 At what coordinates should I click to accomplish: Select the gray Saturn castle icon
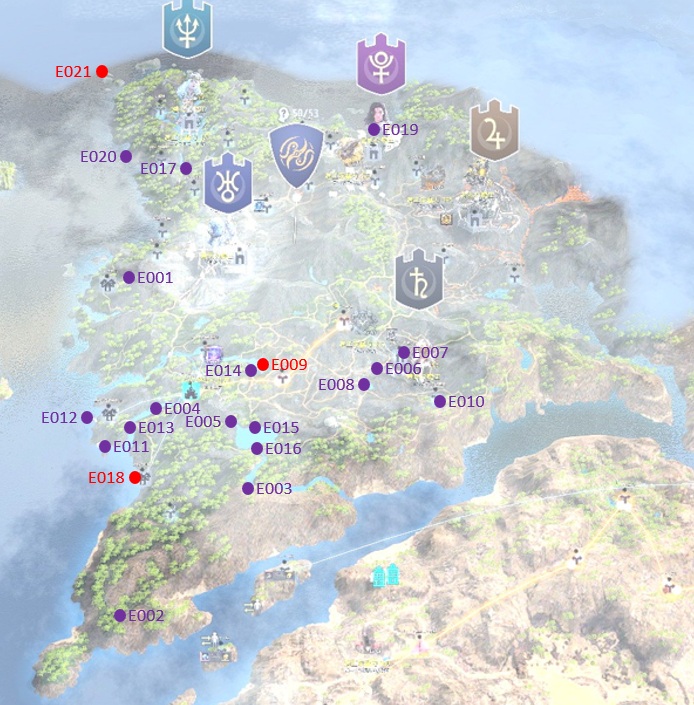(x=419, y=280)
